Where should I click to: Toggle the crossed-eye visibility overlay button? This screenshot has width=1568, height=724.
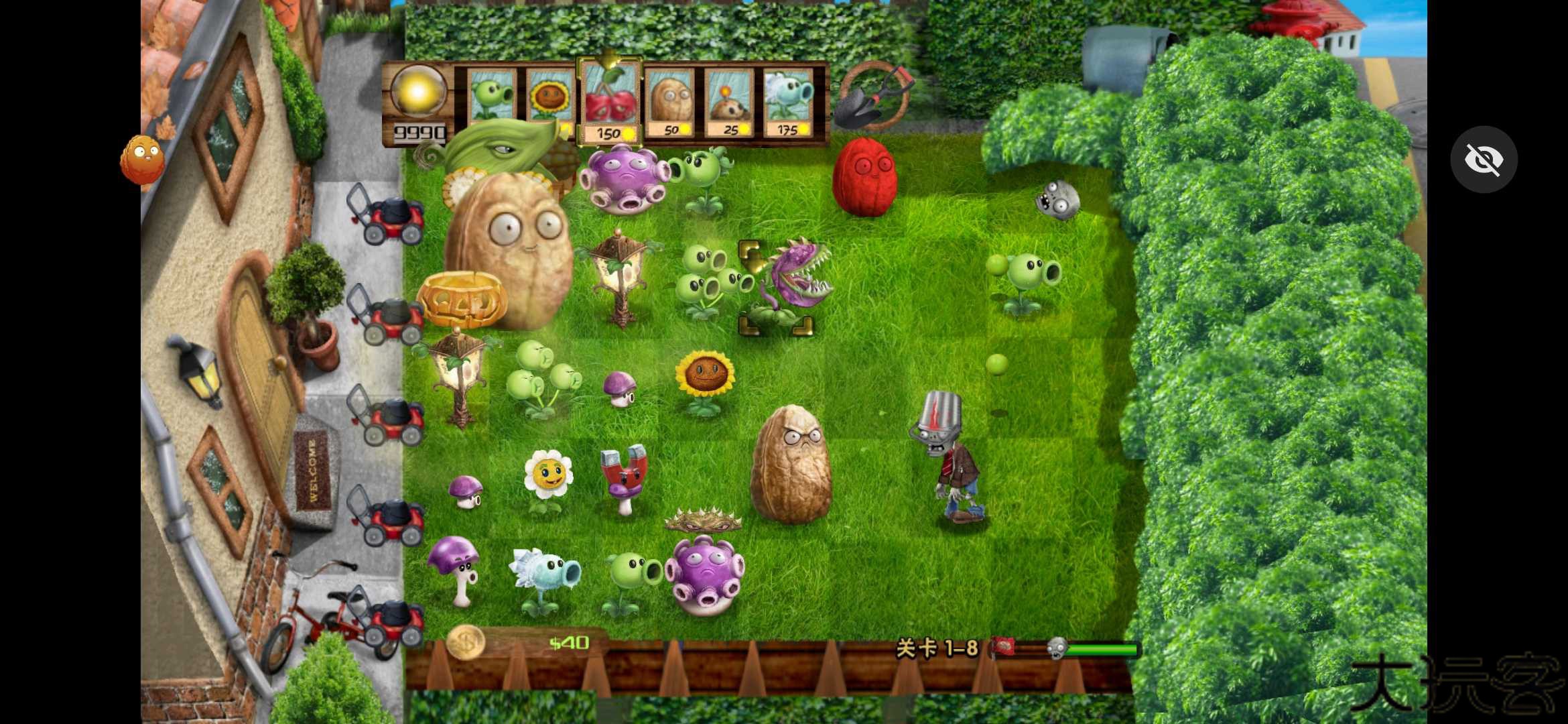point(1484,160)
